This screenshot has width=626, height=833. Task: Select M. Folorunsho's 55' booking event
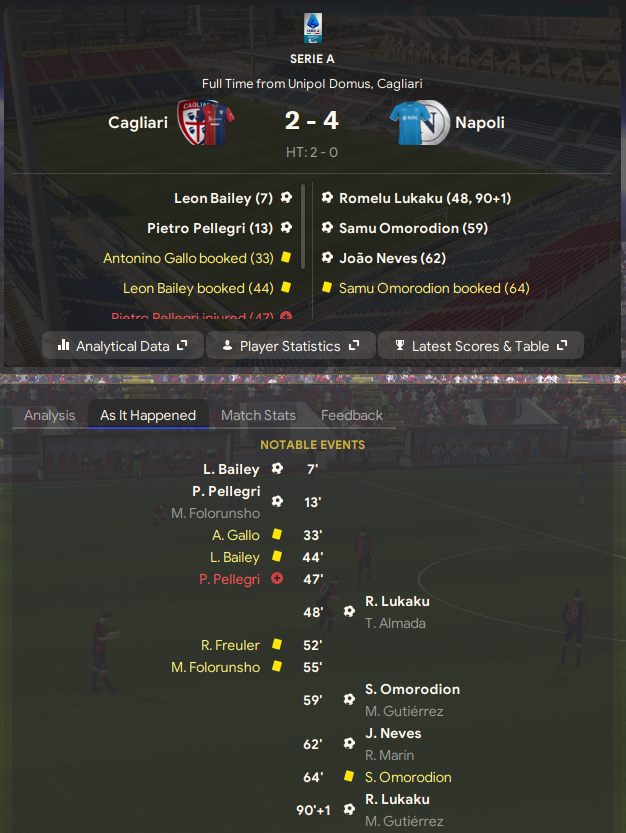tap(215, 667)
